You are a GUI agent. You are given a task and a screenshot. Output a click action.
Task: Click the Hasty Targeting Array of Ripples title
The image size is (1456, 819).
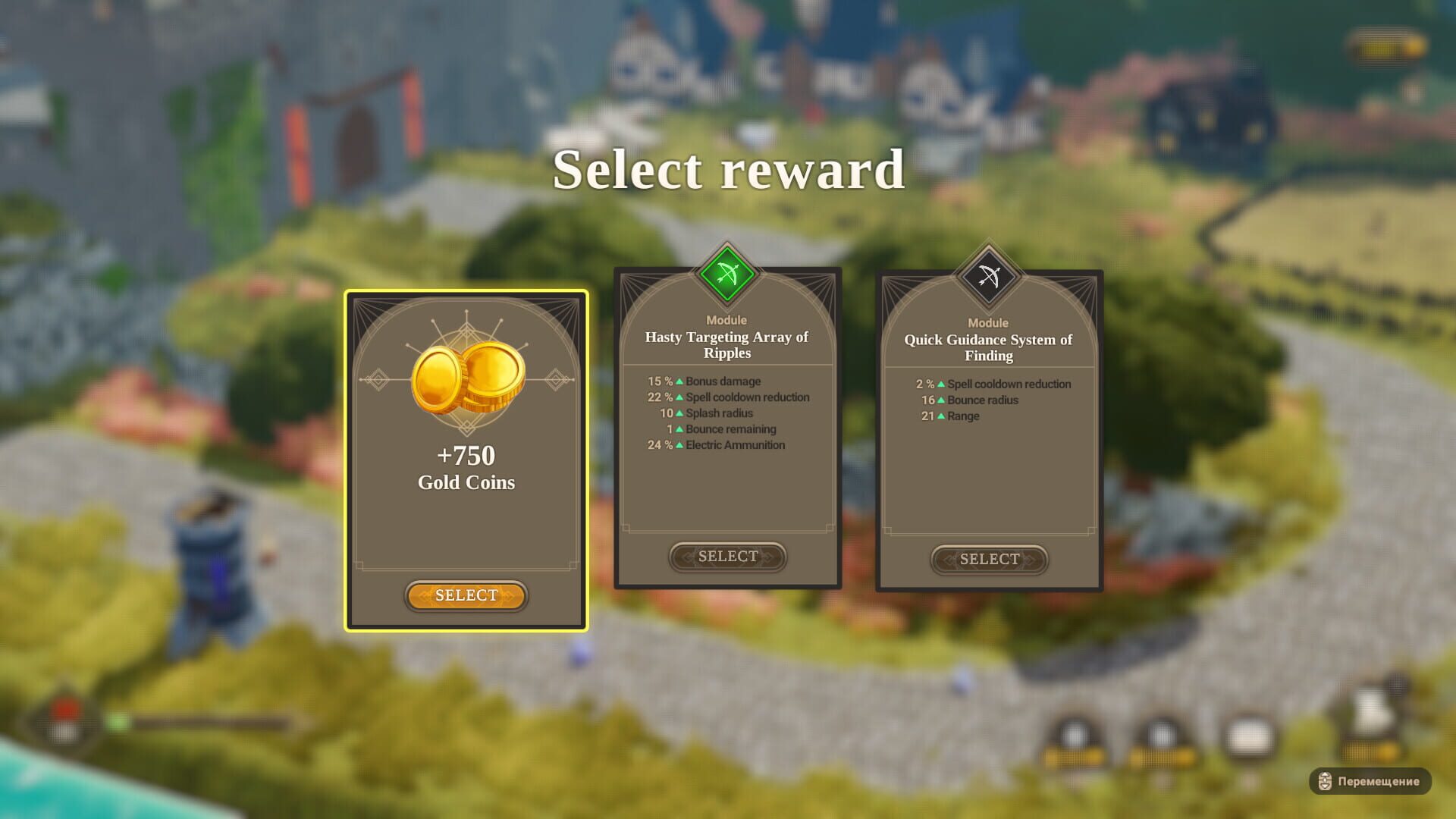[x=726, y=344]
